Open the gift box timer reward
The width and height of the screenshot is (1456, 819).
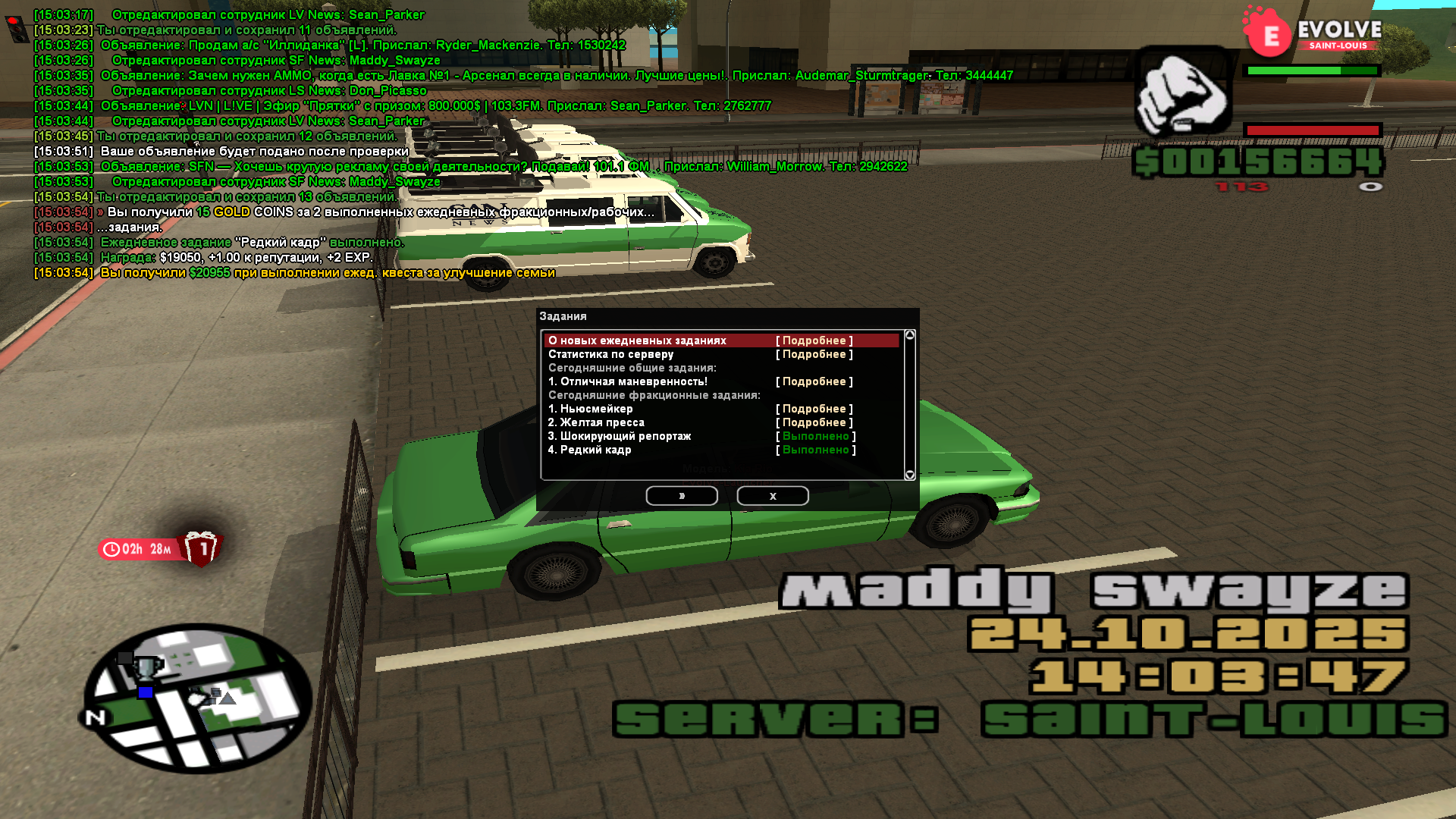202,548
